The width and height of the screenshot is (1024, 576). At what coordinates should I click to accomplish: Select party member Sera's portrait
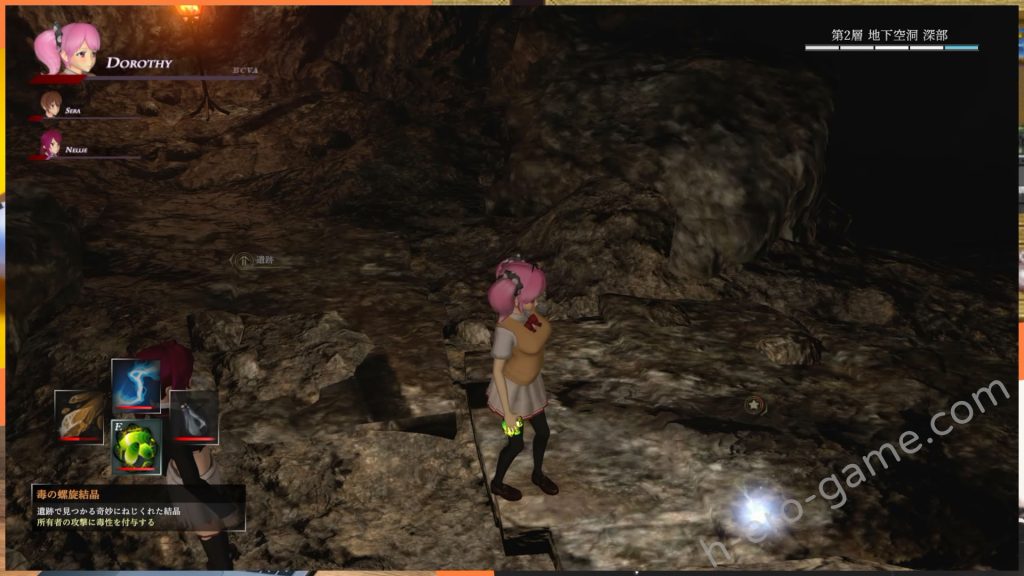(50, 104)
